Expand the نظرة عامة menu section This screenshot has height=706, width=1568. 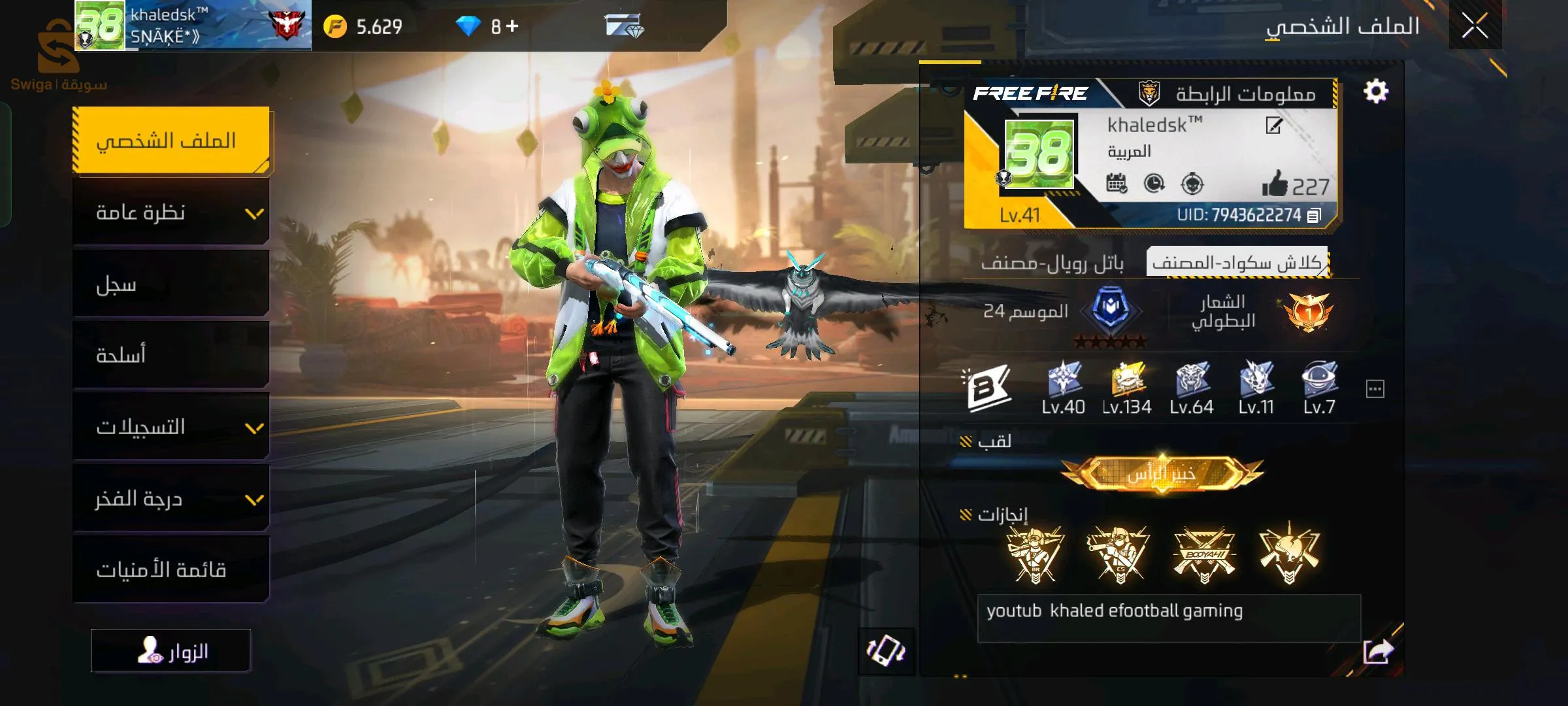tap(171, 213)
